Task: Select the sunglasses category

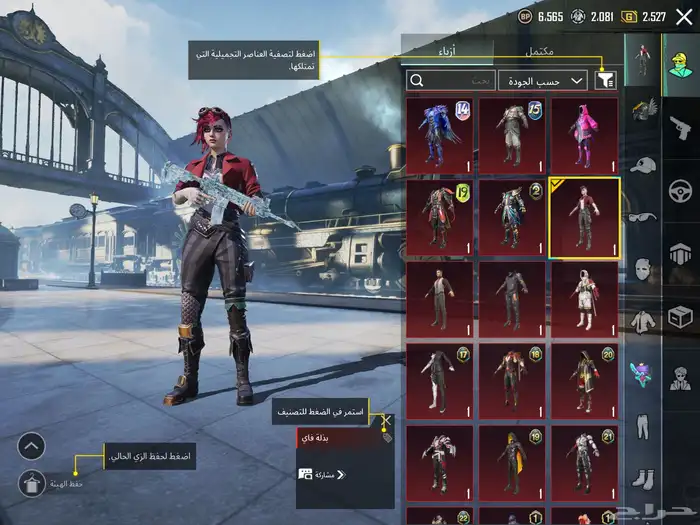Action: [641, 216]
